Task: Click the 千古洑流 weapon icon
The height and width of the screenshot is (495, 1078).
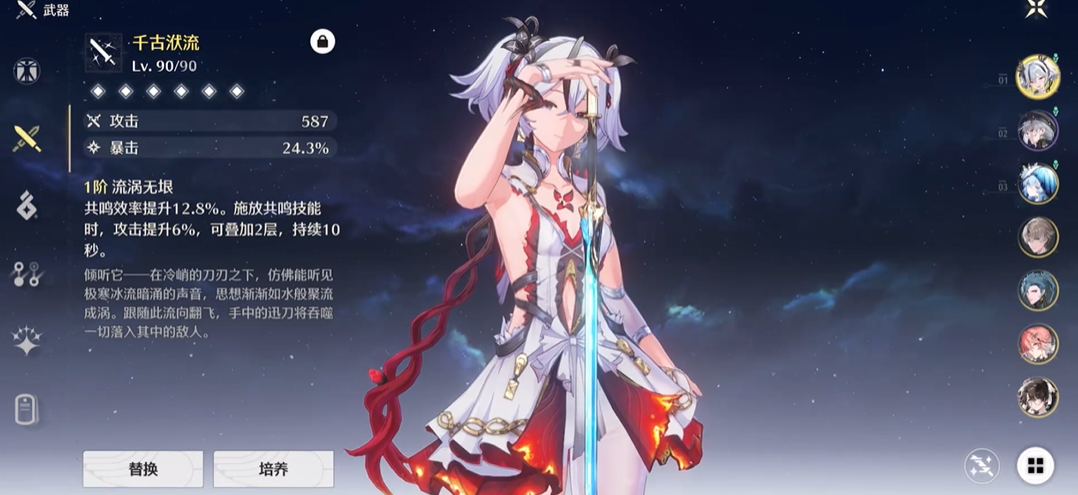Action: pyautogui.click(x=103, y=52)
